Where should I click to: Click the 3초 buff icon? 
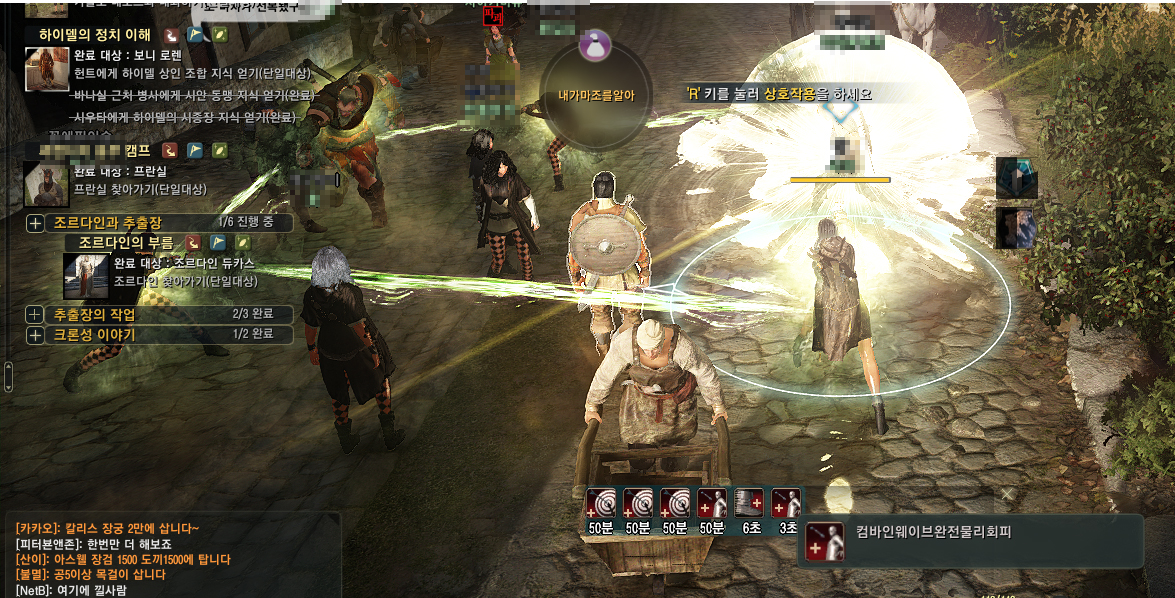pos(787,503)
